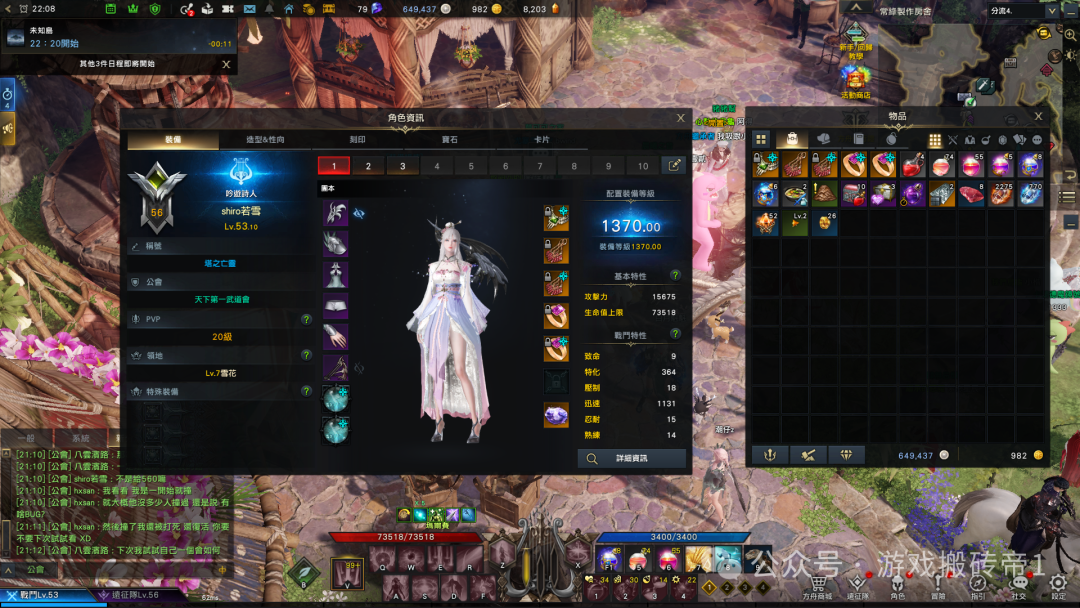Switch chat to the 公會 guild channel
Screen dimensions: 1080x608
(x=35, y=569)
